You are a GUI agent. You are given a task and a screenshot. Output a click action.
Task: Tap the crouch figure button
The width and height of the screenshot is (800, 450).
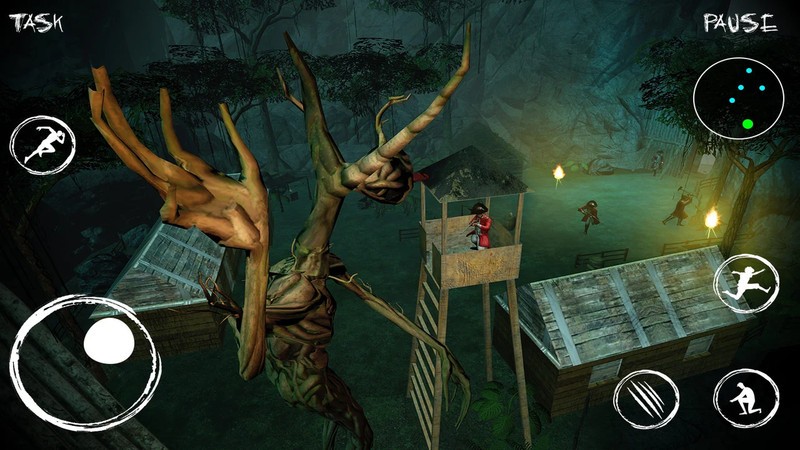point(745,398)
